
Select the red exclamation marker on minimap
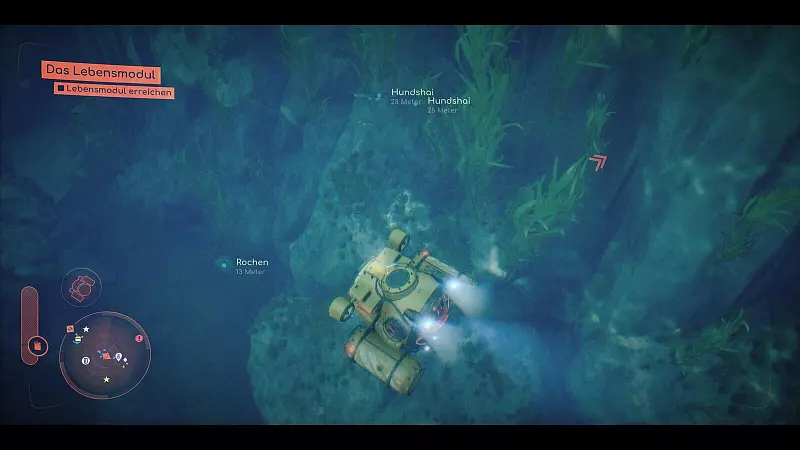click(x=139, y=339)
